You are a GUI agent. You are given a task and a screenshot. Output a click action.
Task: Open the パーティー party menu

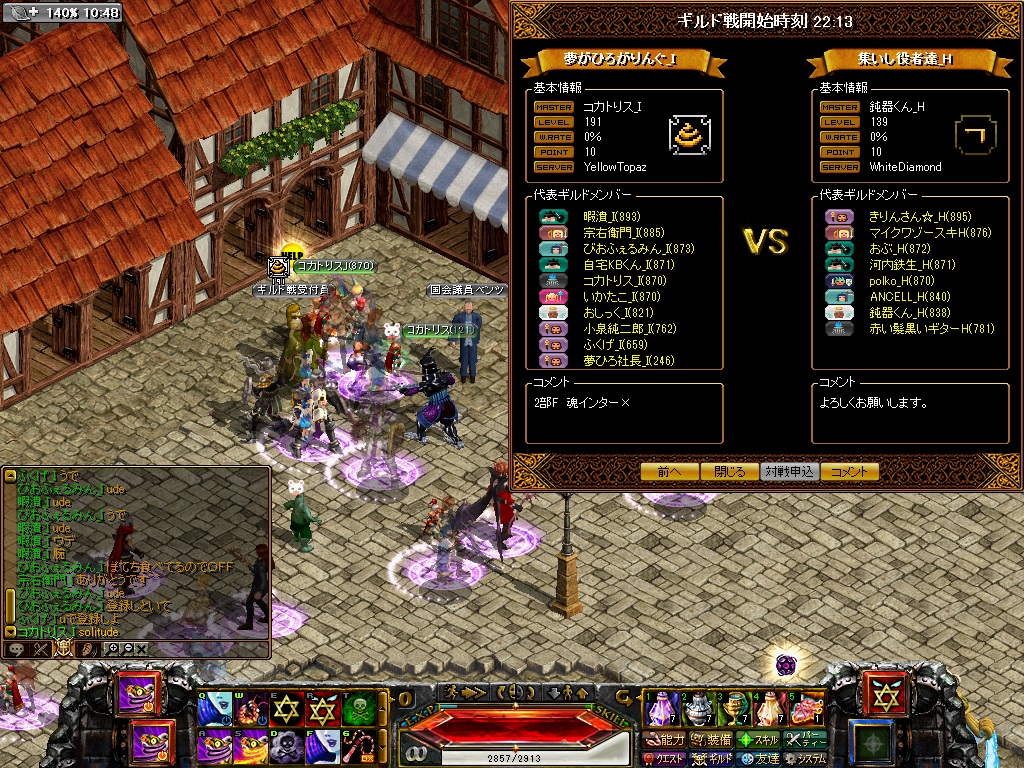[806, 740]
